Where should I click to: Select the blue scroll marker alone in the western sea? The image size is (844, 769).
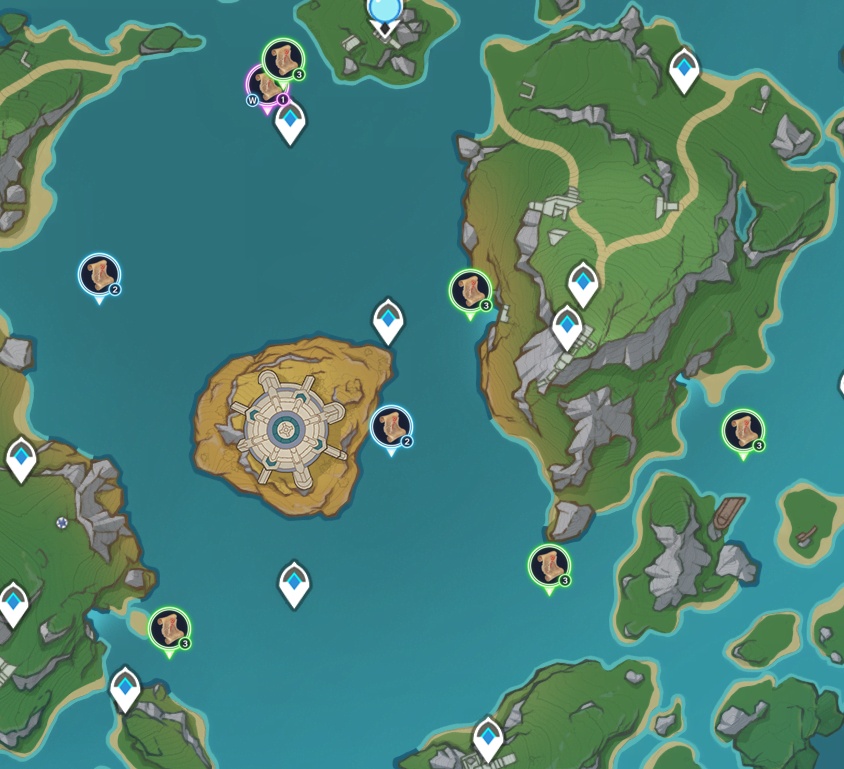pyautogui.click(x=99, y=274)
